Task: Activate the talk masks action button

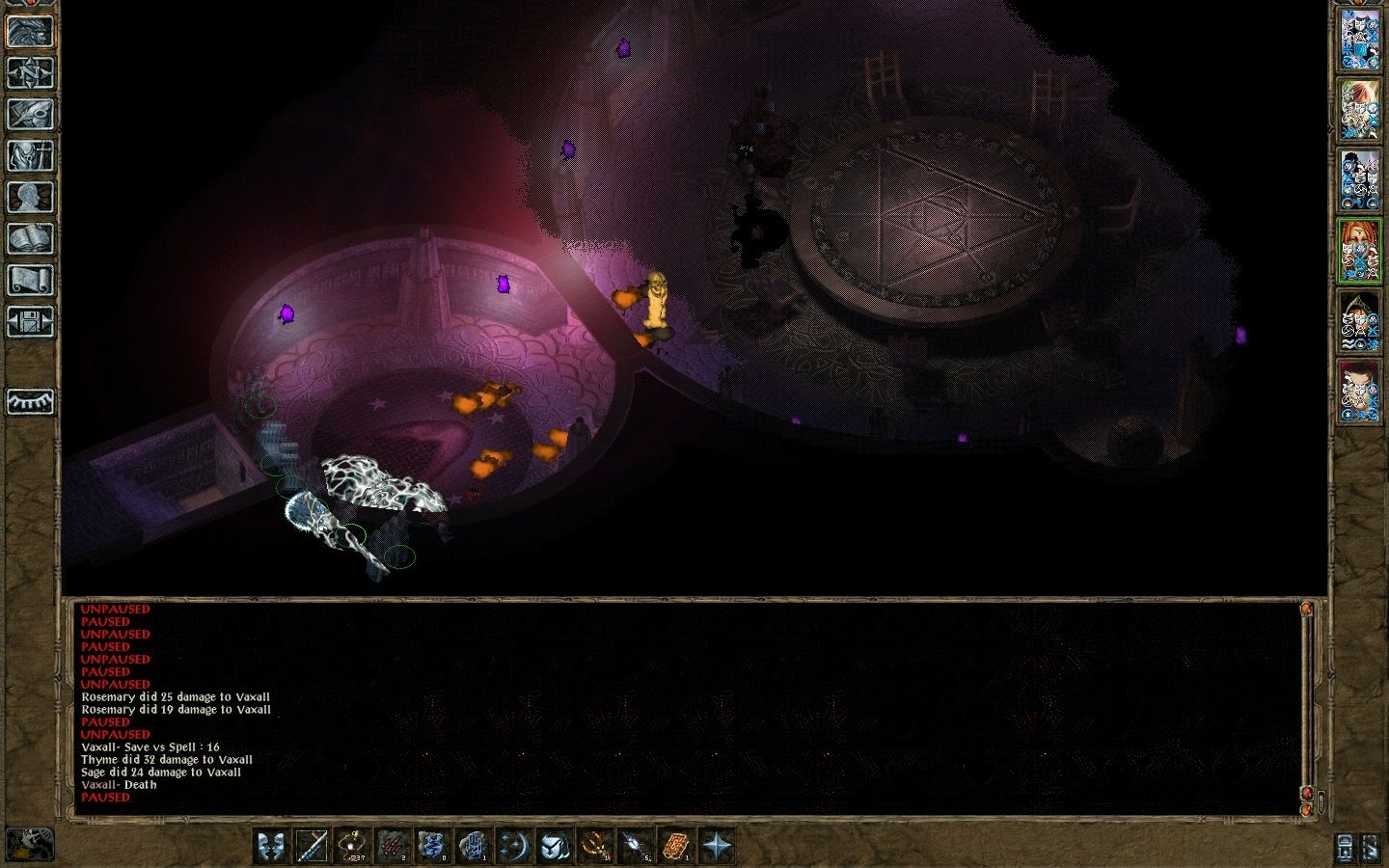Action: pos(271,846)
